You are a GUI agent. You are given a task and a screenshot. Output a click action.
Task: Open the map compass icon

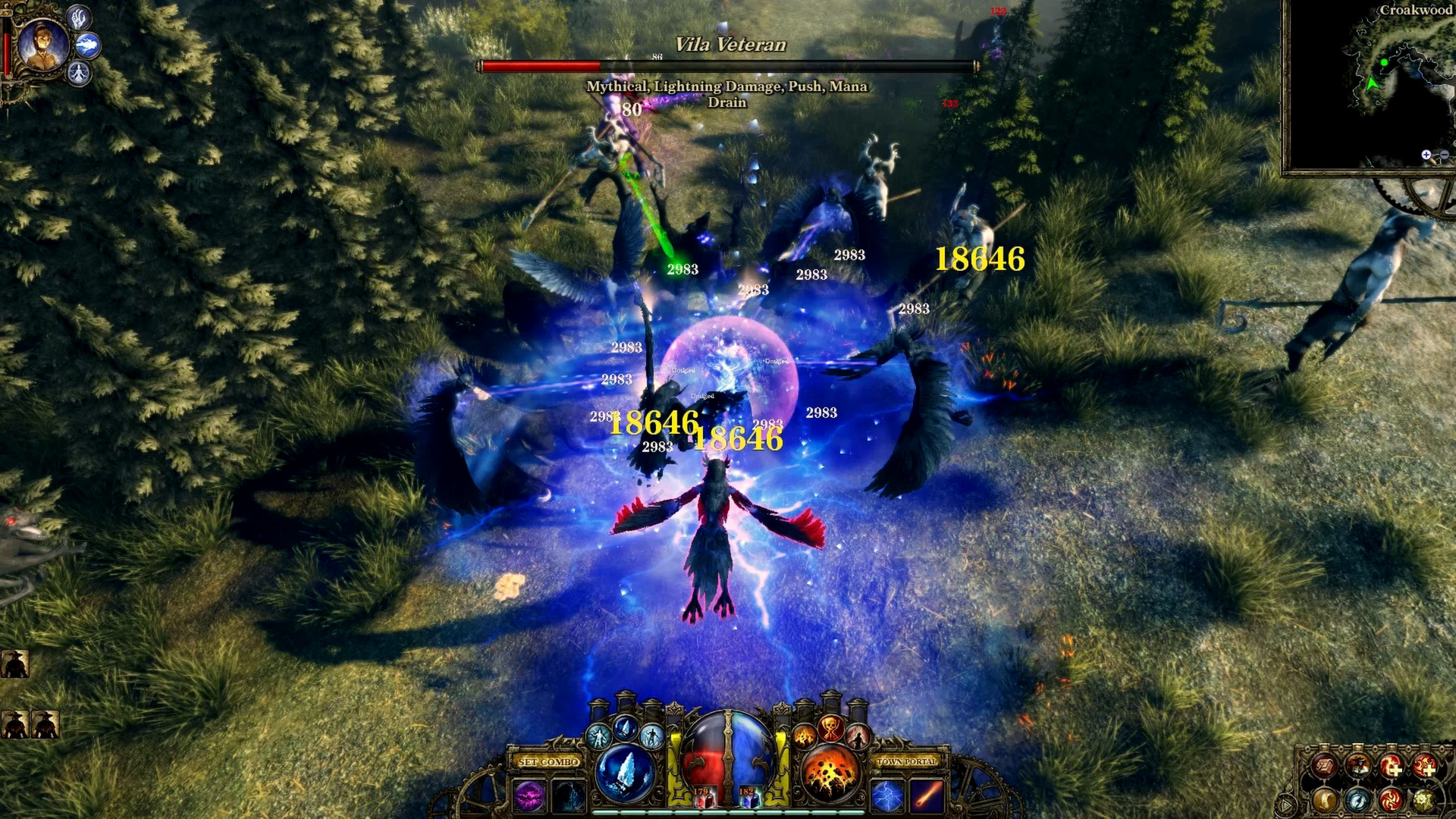[x=1359, y=801]
